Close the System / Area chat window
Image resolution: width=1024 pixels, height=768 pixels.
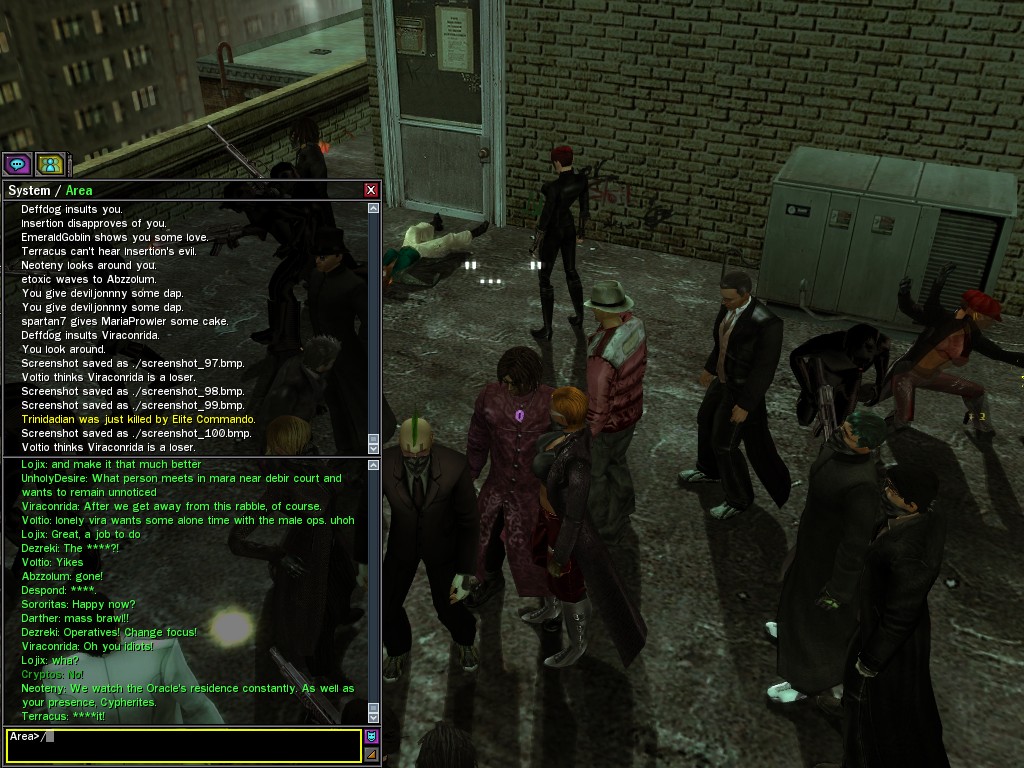(371, 190)
